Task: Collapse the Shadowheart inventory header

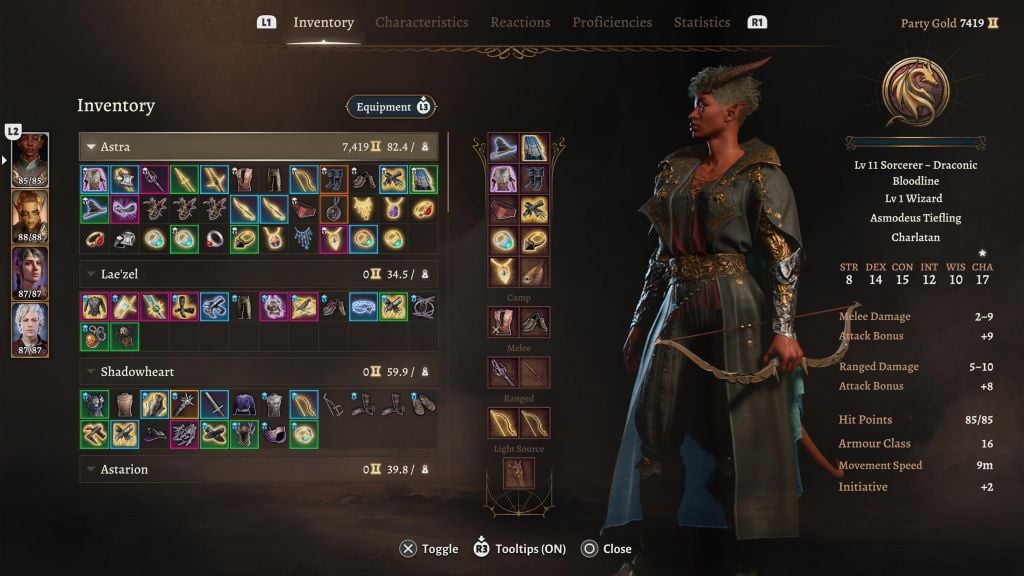Action: [92, 372]
